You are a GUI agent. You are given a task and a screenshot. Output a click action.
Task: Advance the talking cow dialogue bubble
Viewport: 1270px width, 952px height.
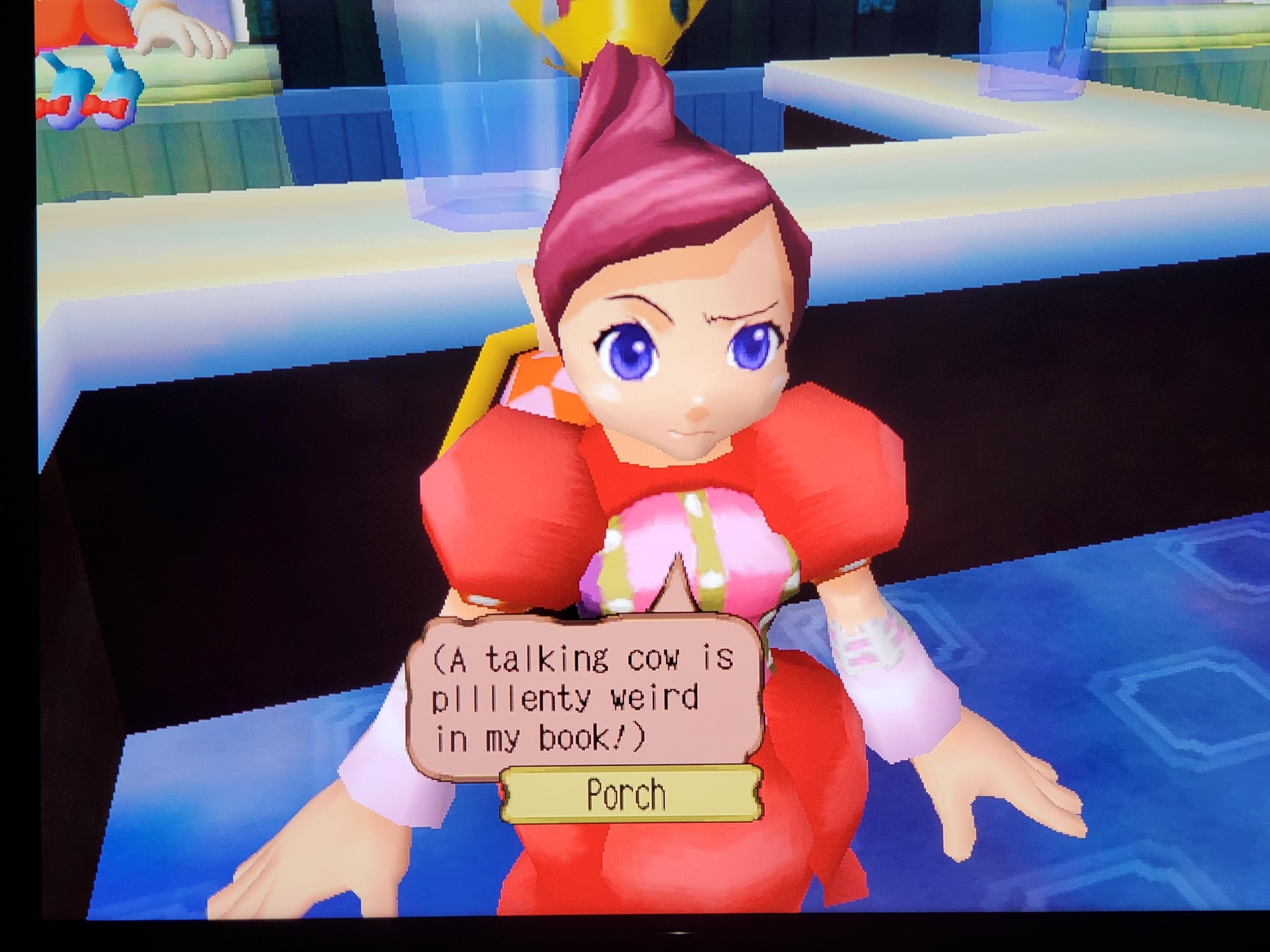(x=583, y=698)
